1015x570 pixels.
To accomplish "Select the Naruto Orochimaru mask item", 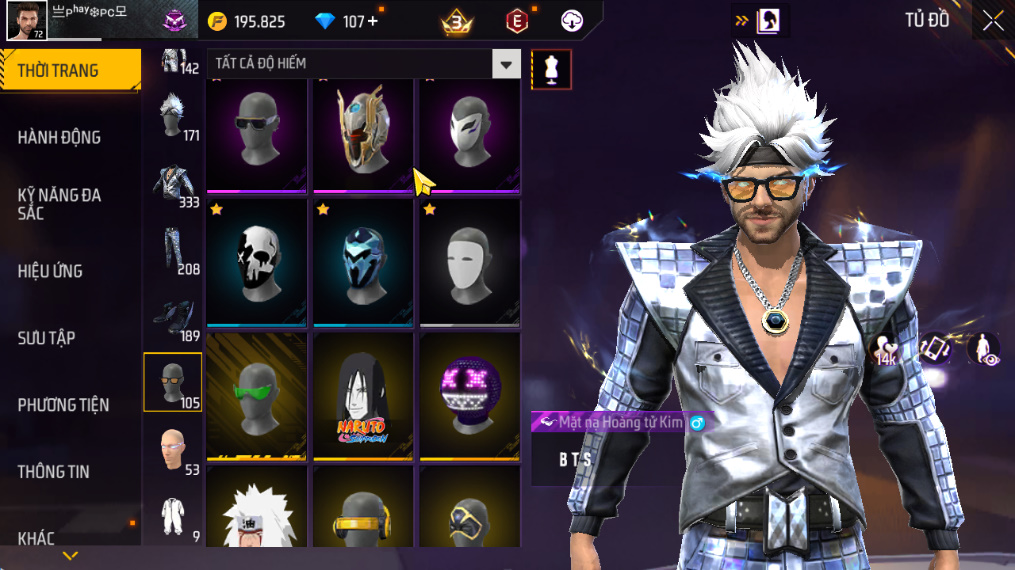I will tap(363, 396).
